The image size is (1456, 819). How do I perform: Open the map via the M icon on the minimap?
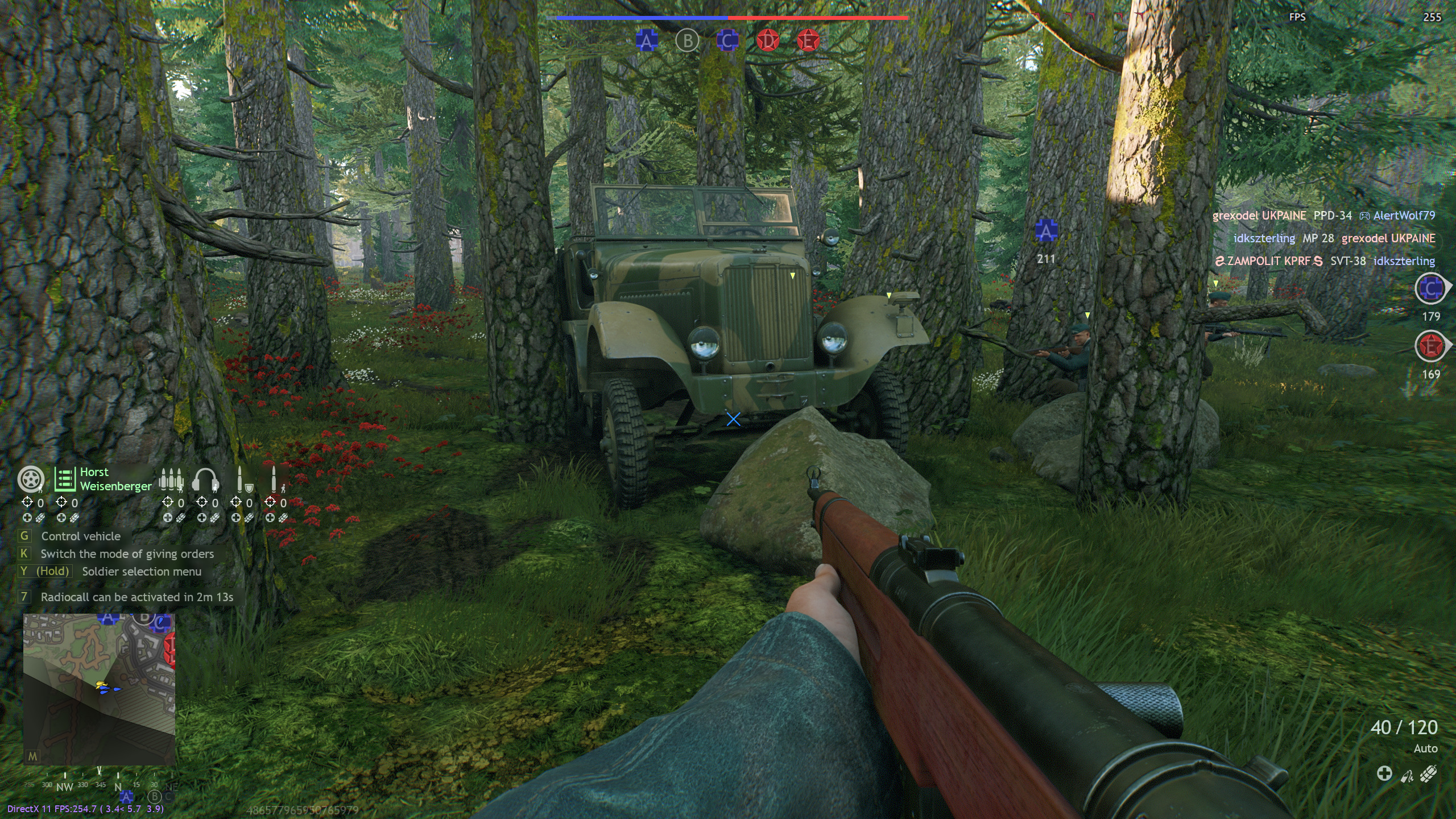[33, 756]
